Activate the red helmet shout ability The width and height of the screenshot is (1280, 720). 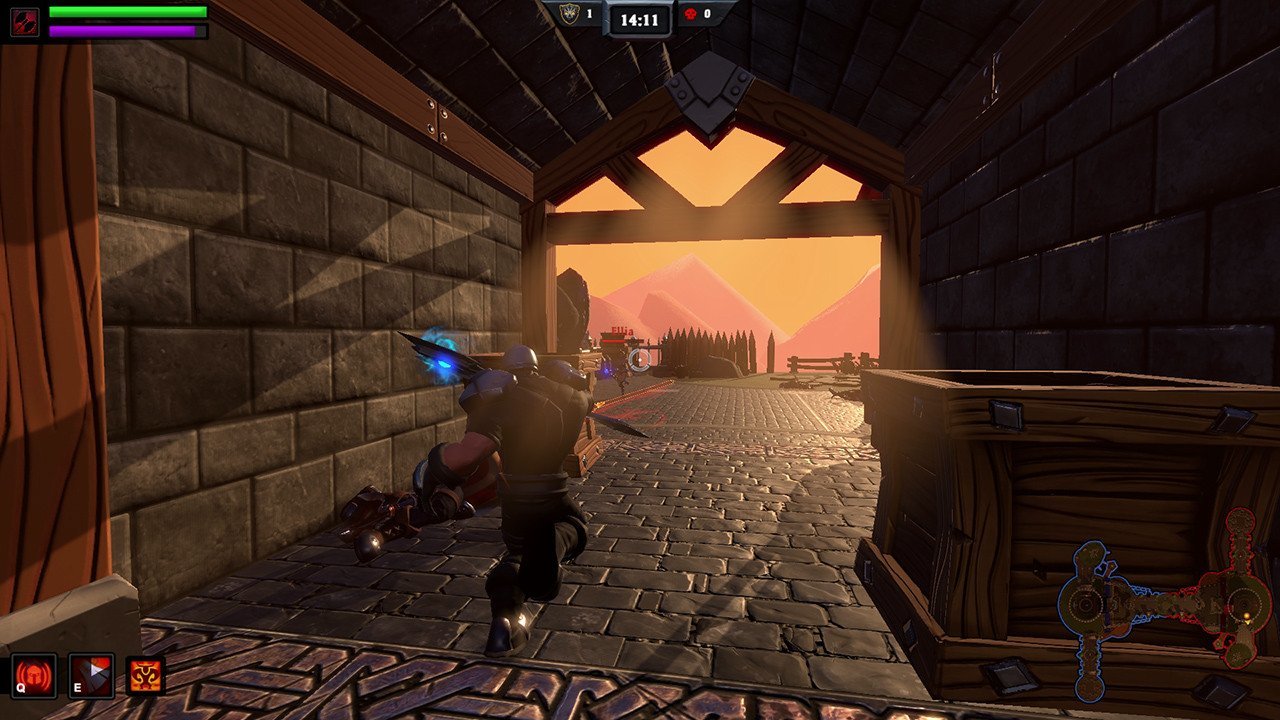pos(34,675)
